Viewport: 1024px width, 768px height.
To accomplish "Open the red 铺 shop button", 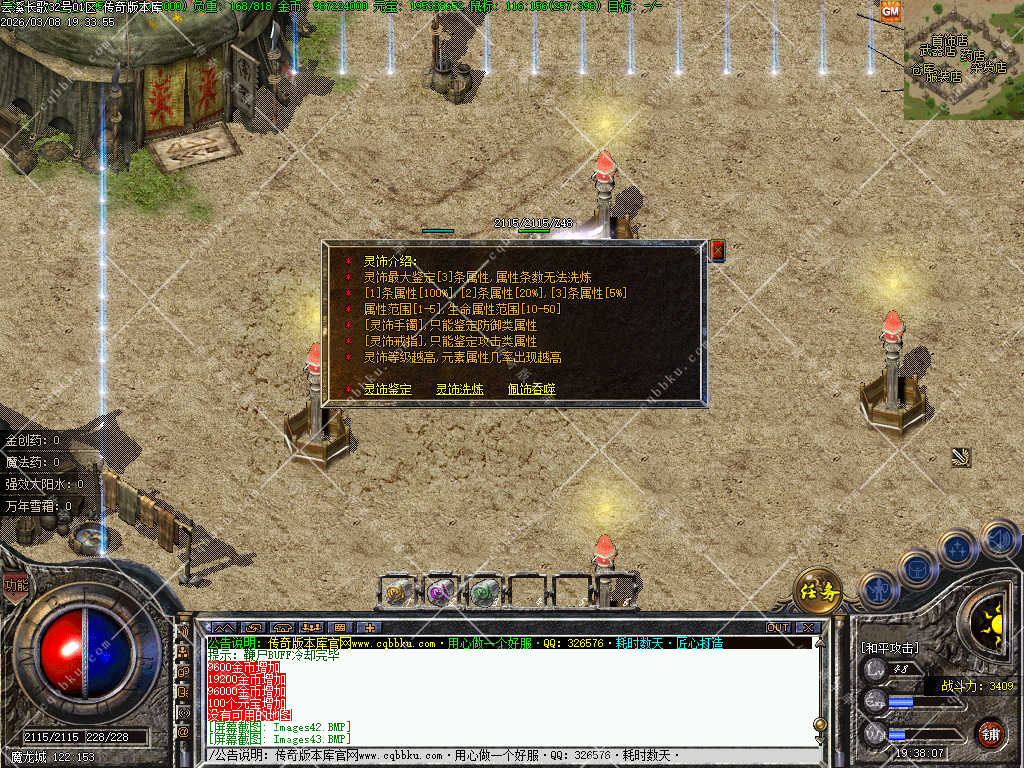I will tap(990, 732).
